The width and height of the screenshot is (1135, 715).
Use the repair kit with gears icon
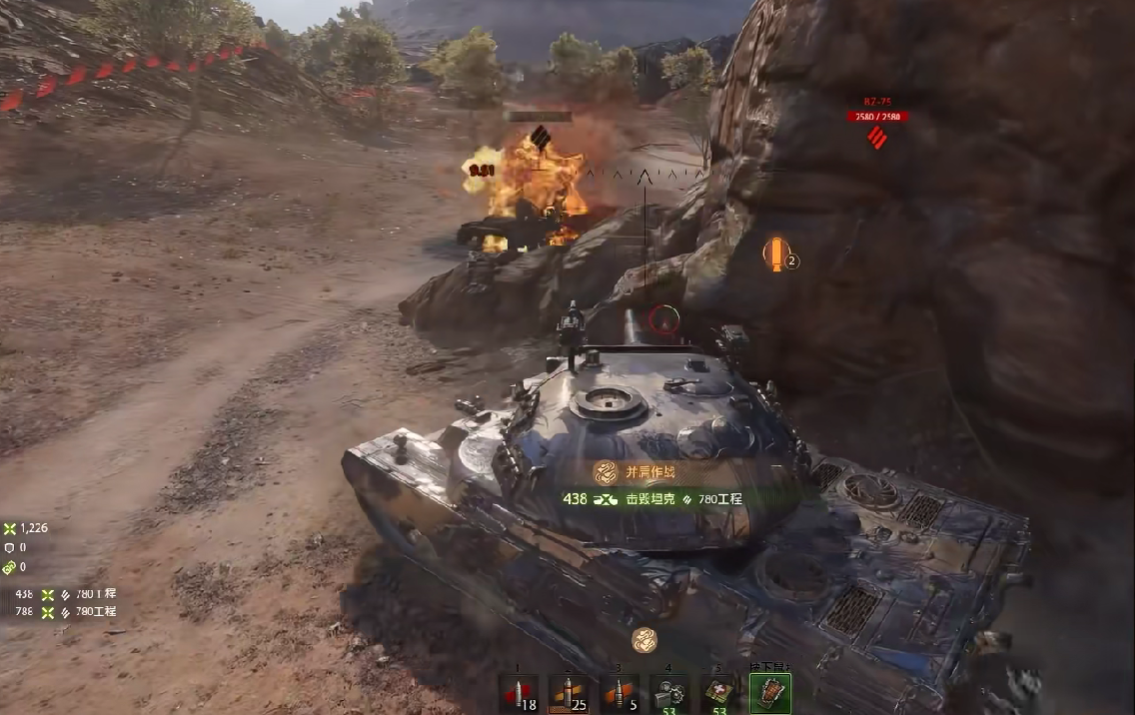tap(670, 693)
